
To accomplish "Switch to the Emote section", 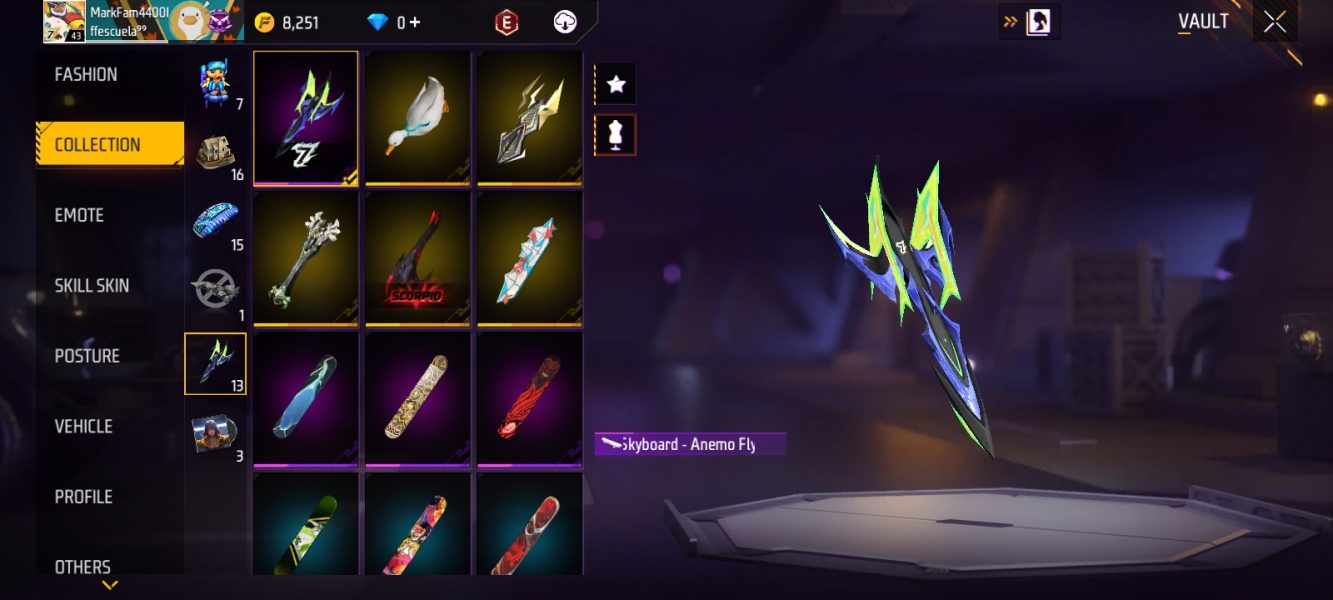I will coord(80,215).
